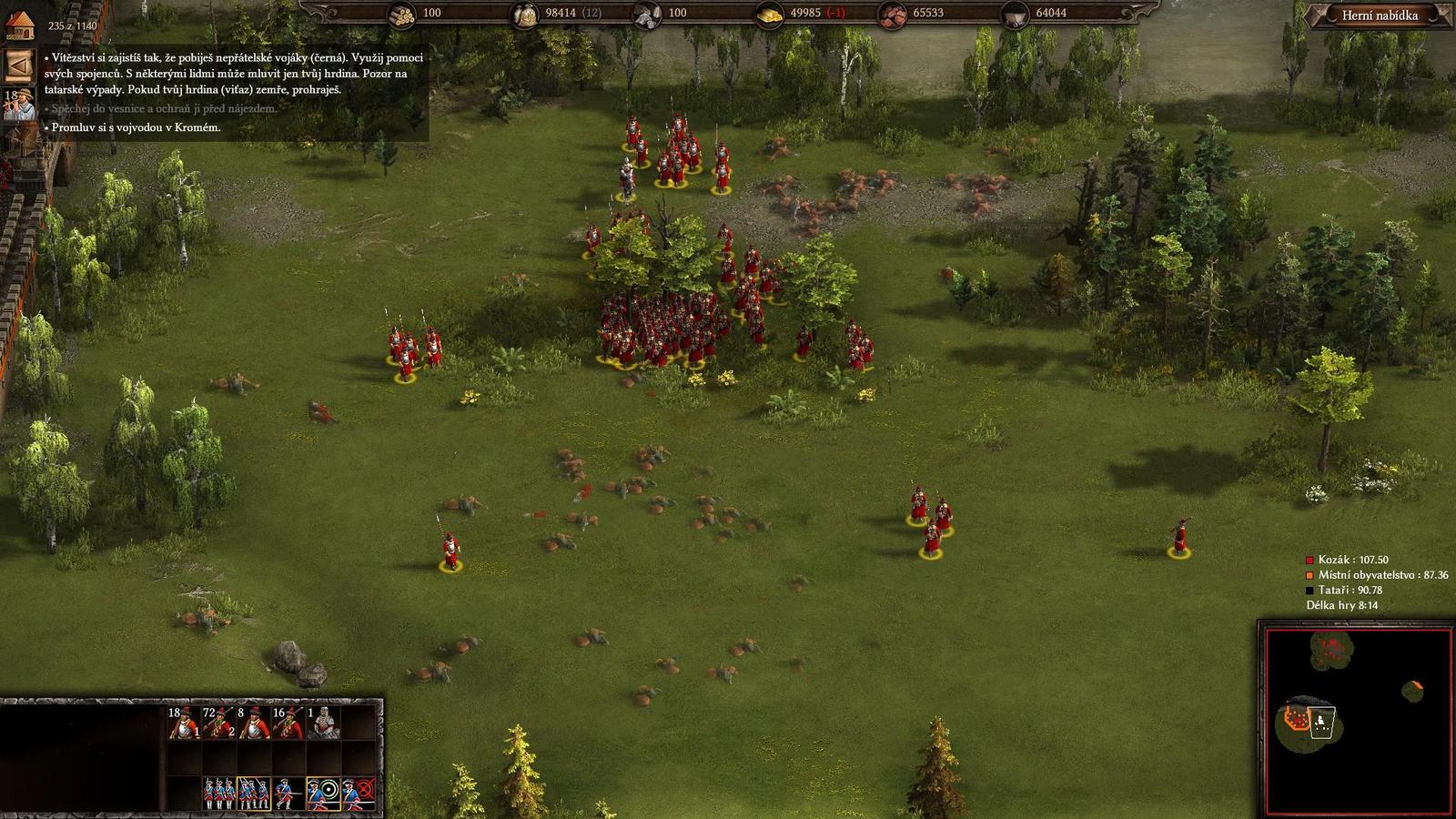Screen dimensions: 1456x819
Task: Choose the group of 16 musketeers
Action: [x=288, y=722]
